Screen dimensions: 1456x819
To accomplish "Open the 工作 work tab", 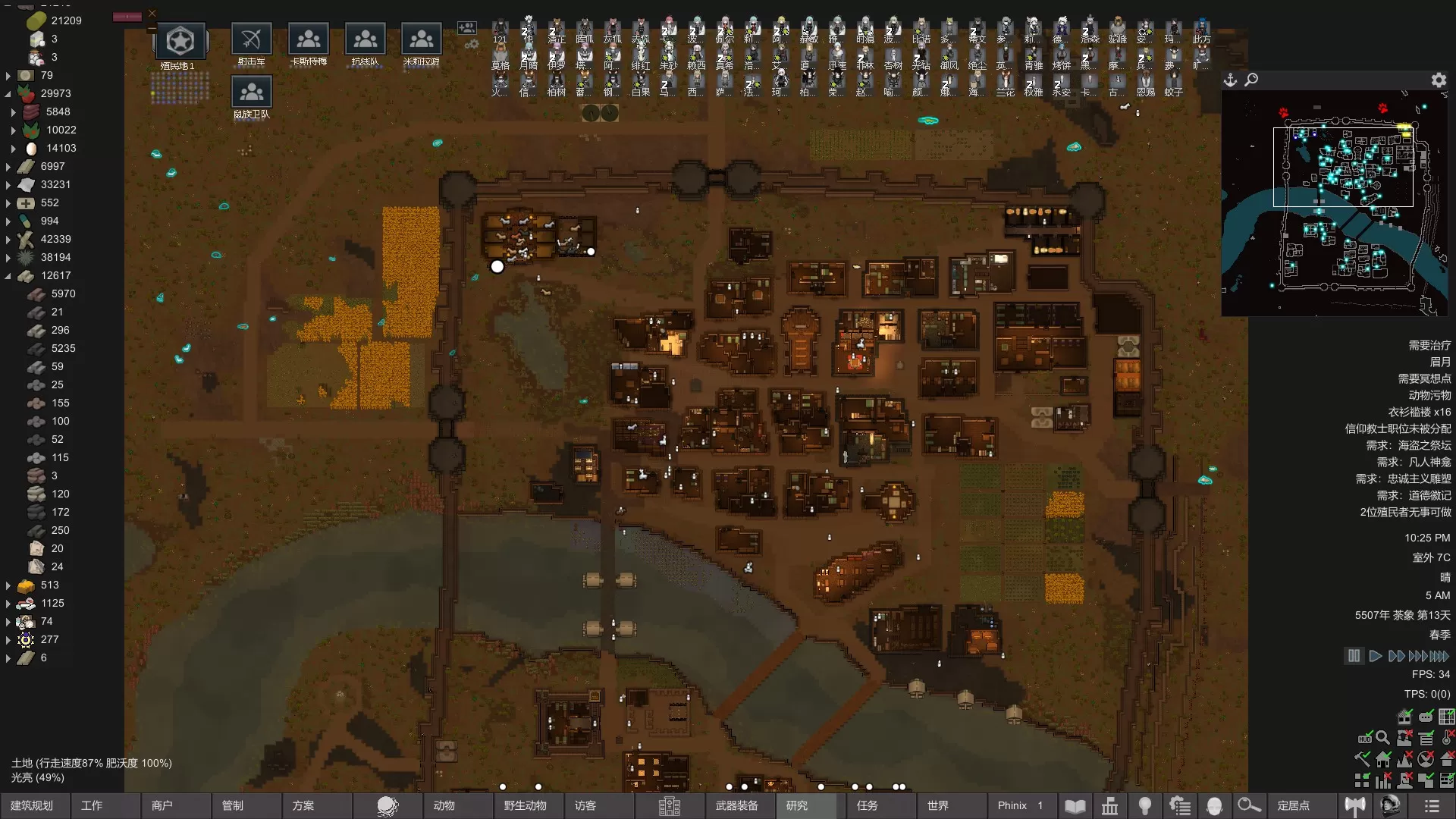I will (x=92, y=805).
